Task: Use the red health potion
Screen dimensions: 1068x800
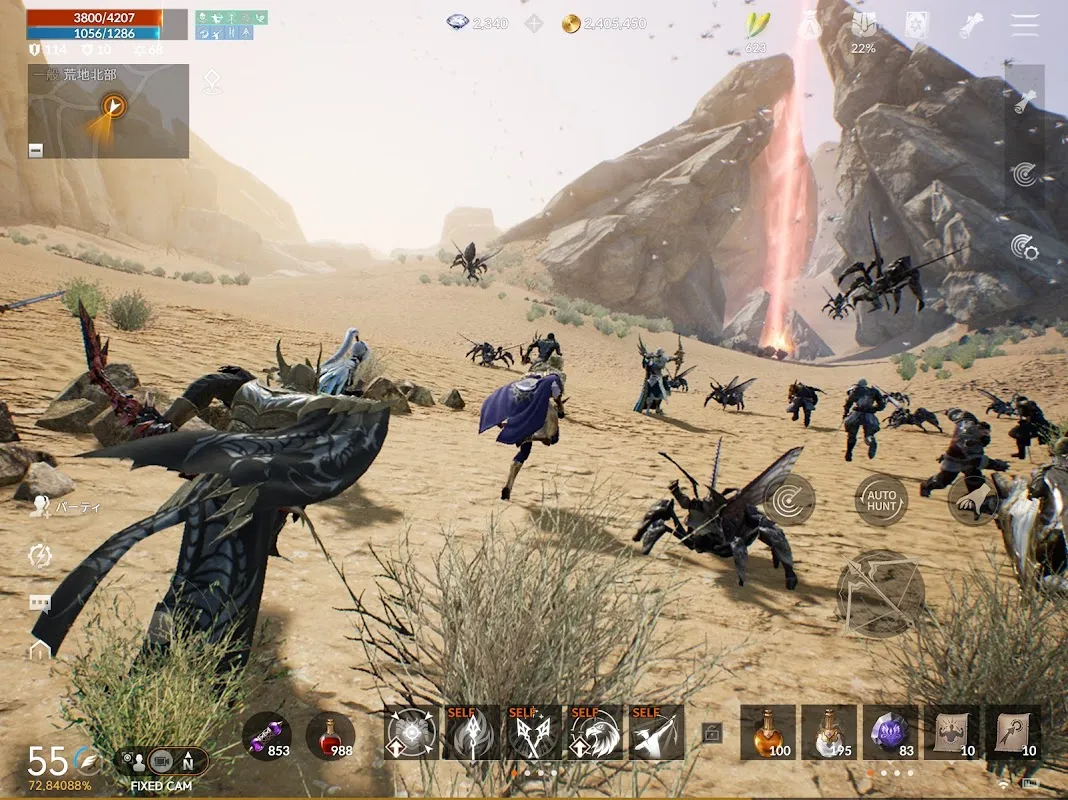Action: (x=330, y=737)
